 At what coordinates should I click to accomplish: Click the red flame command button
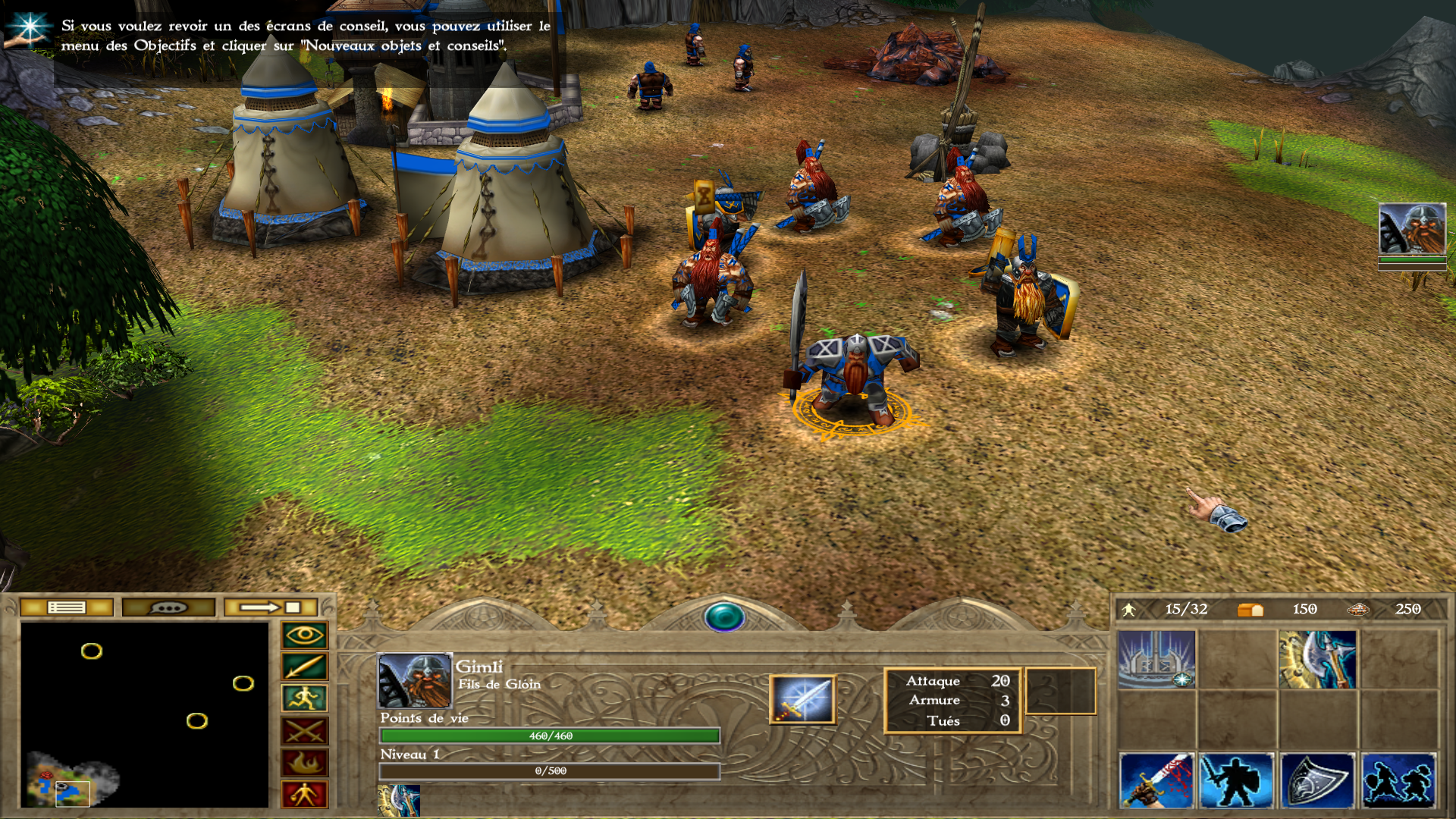[305, 763]
